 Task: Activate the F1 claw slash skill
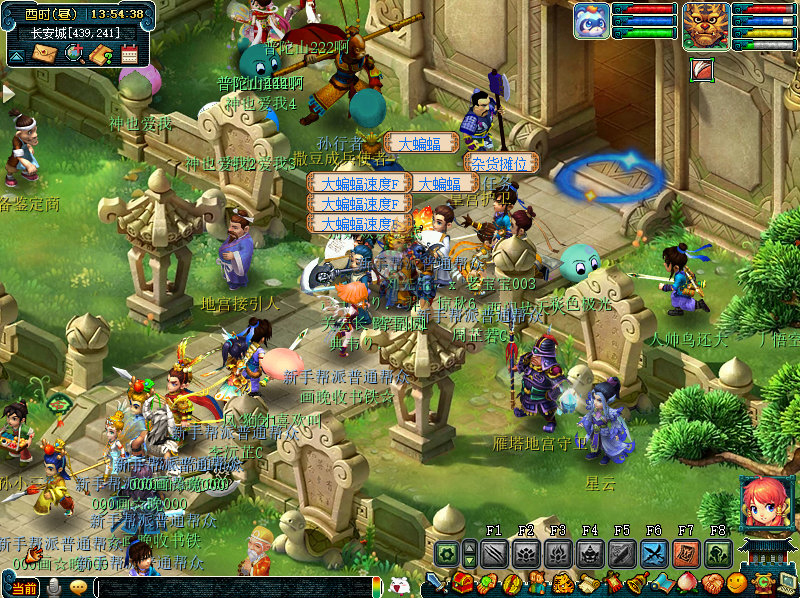pos(494,553)
